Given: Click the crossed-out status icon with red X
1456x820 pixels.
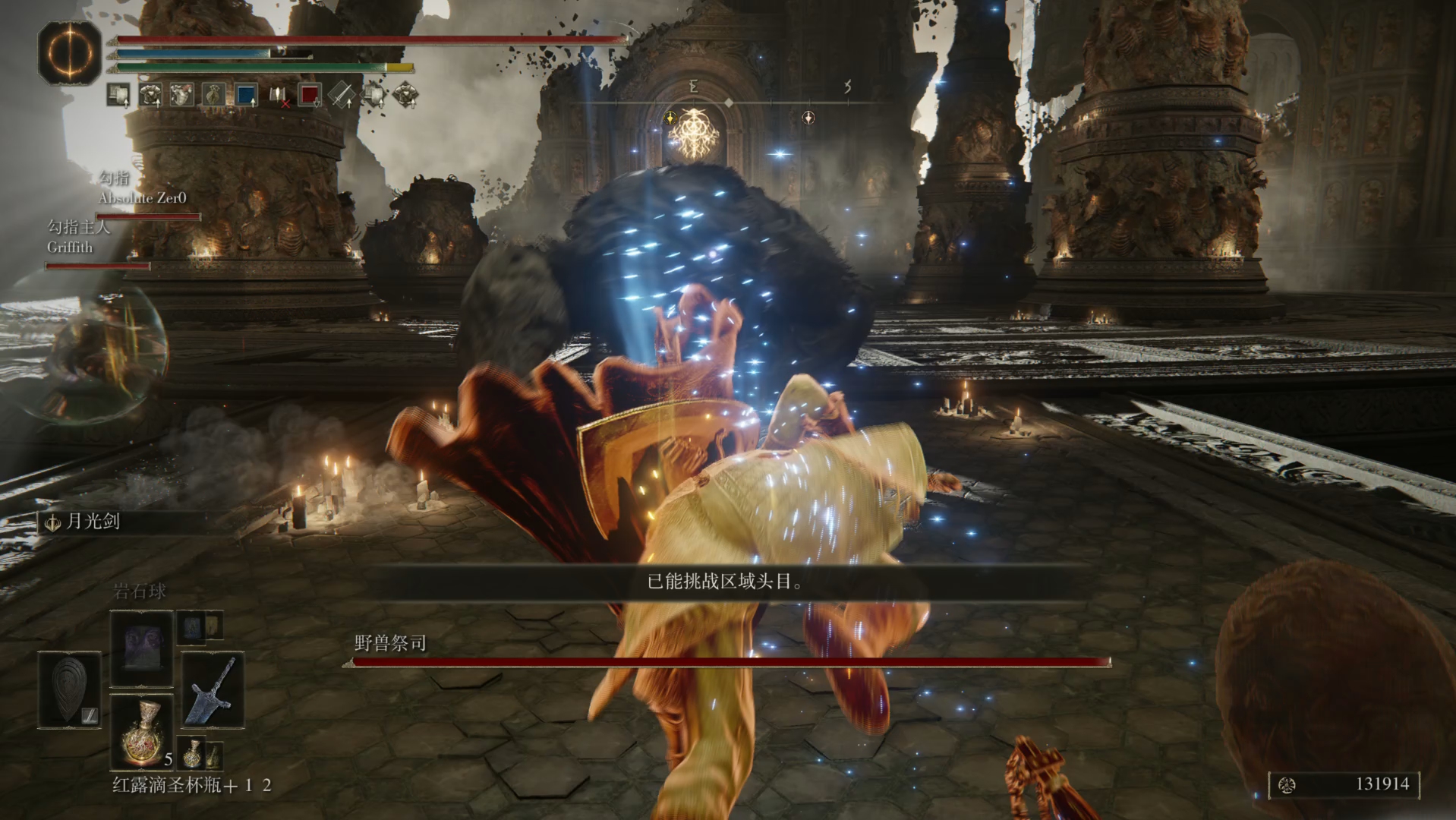Looking at the screenshot, I should [279, 95].
